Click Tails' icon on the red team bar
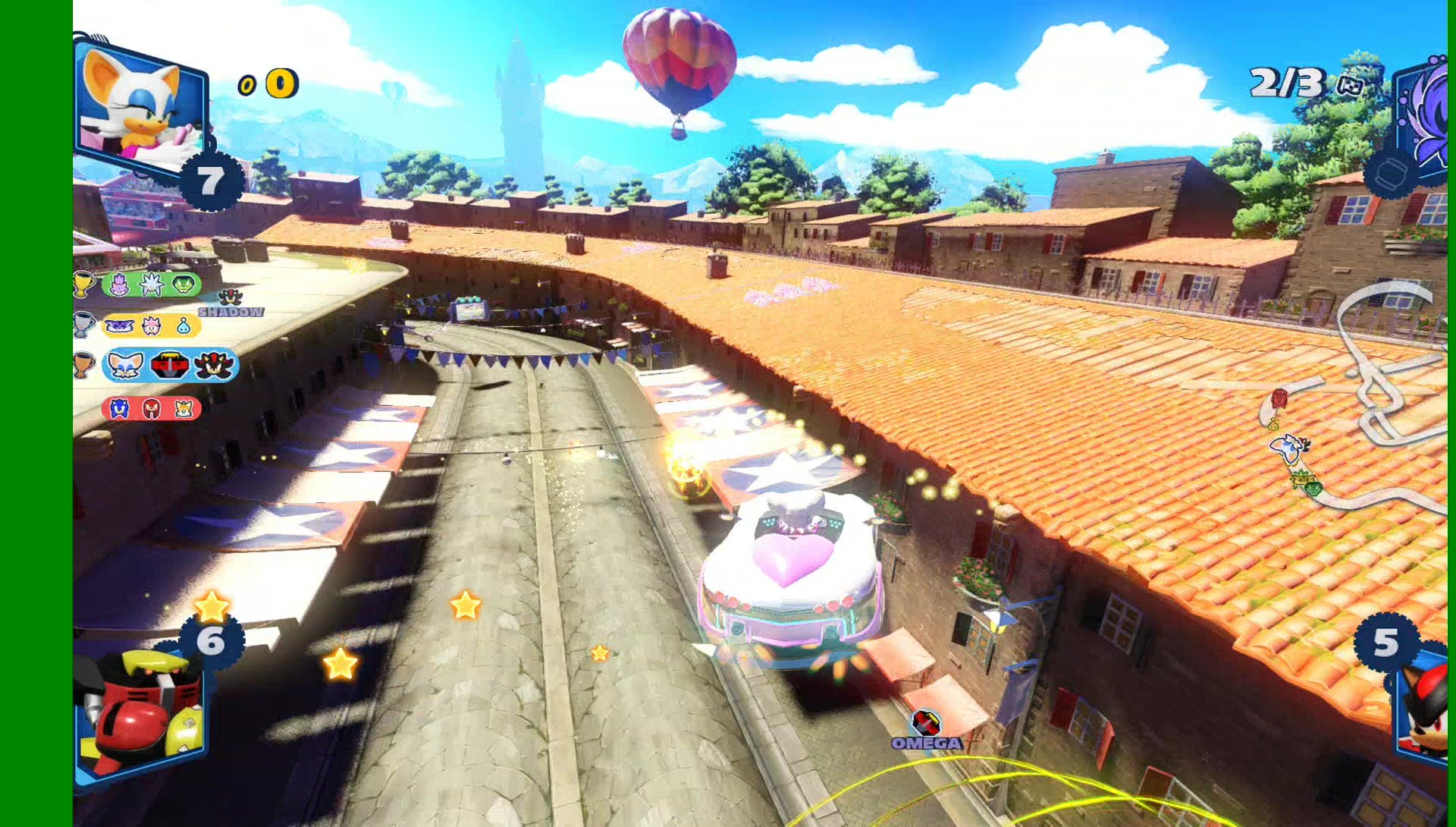The image size is (1456, 827). tap(184, 409)
